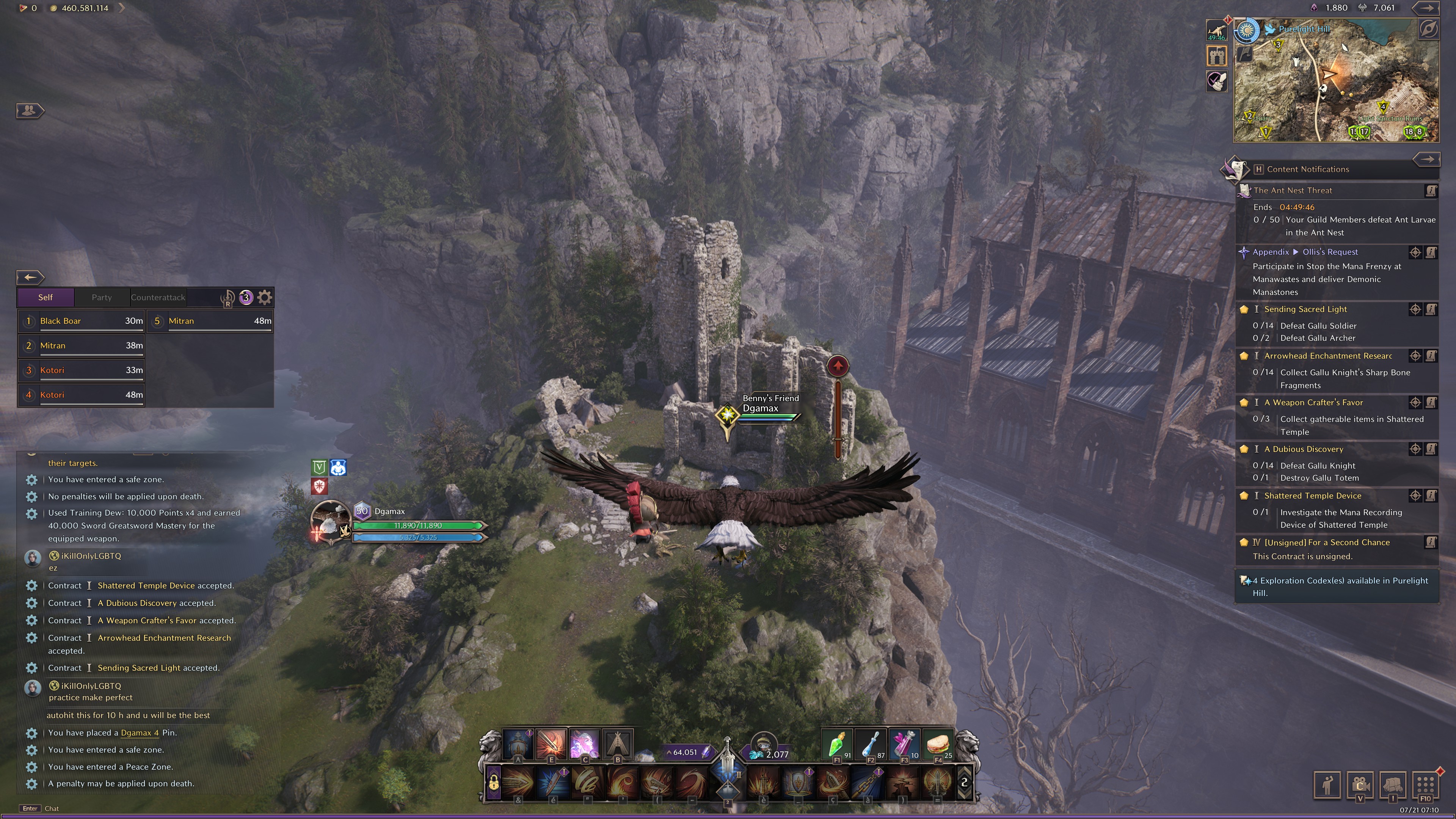Activate the tent camp skill icon

click(618, 744)
